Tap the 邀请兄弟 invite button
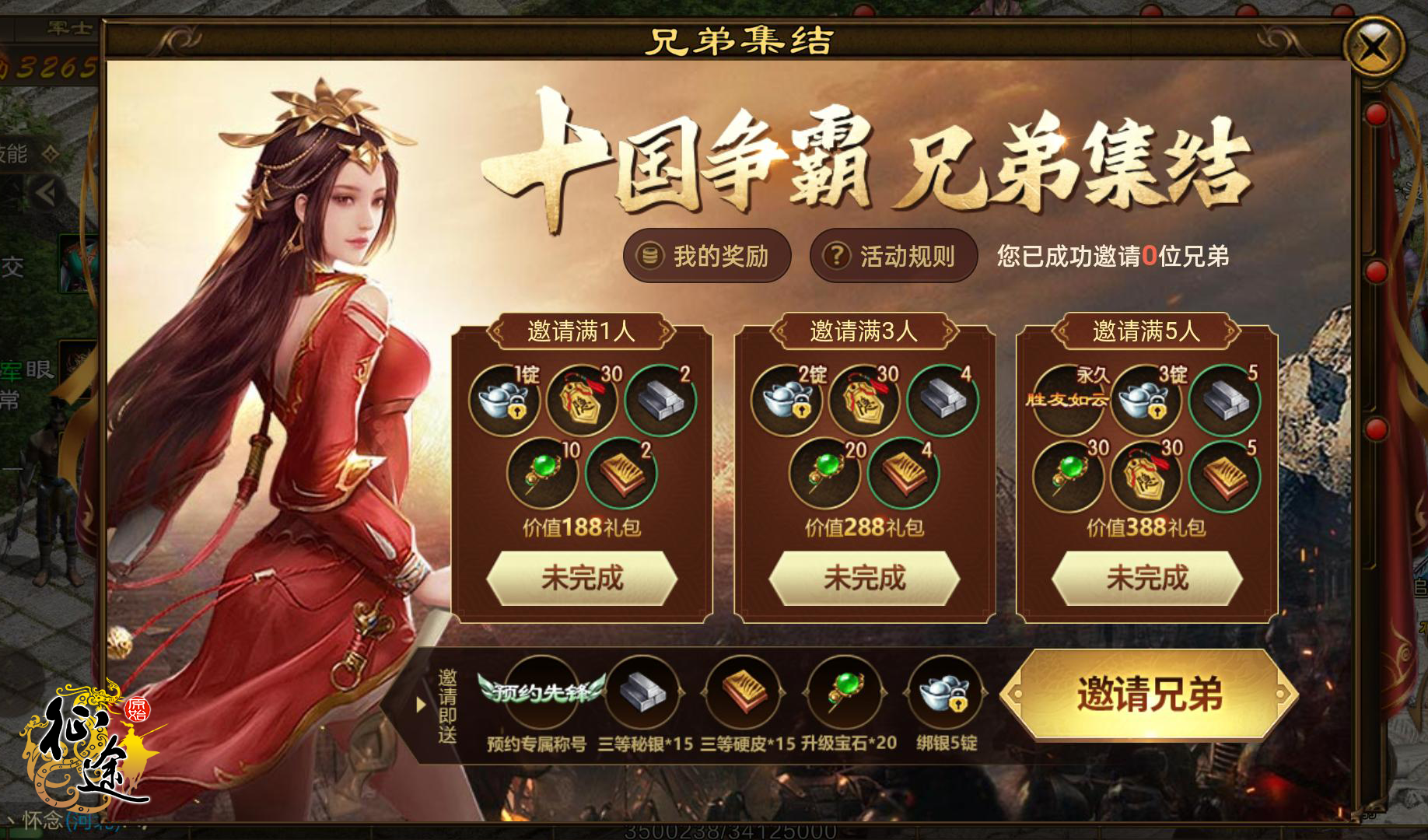The width and height of the screenshot is (1428, 840). point(1149,694)
